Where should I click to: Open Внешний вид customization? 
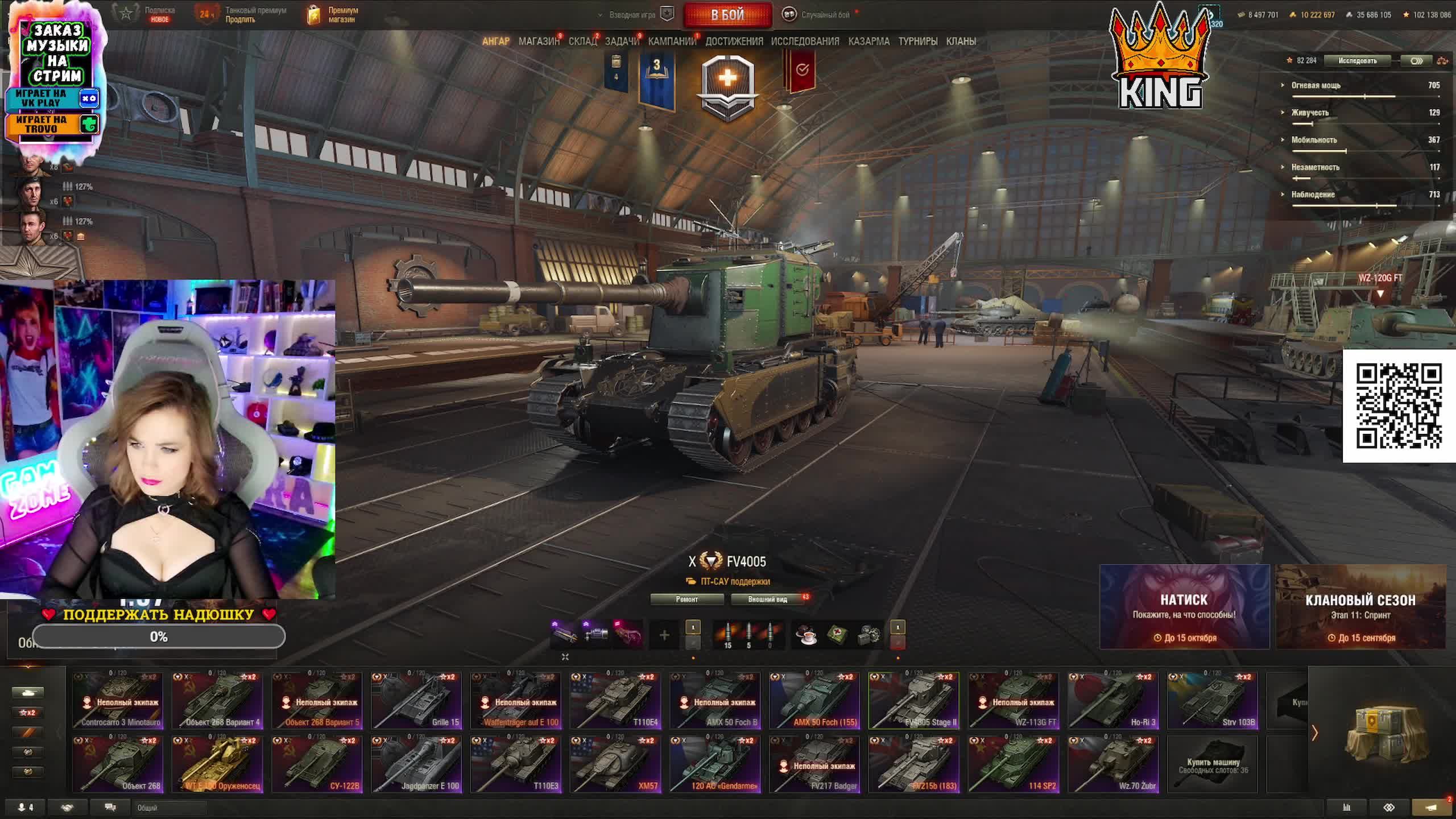767,599
